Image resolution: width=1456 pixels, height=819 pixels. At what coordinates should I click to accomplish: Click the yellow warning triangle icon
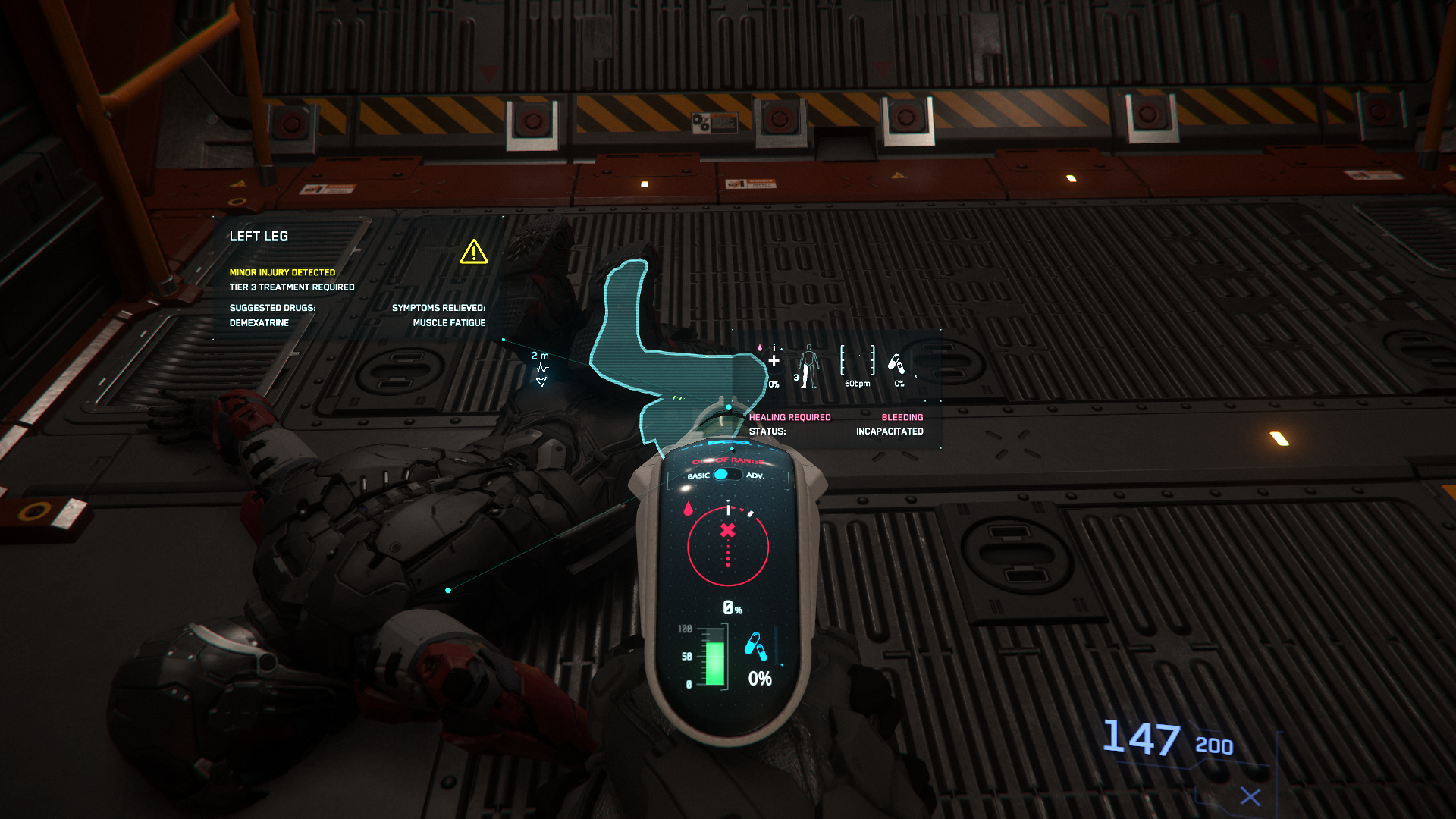click(x=474, y=252)
